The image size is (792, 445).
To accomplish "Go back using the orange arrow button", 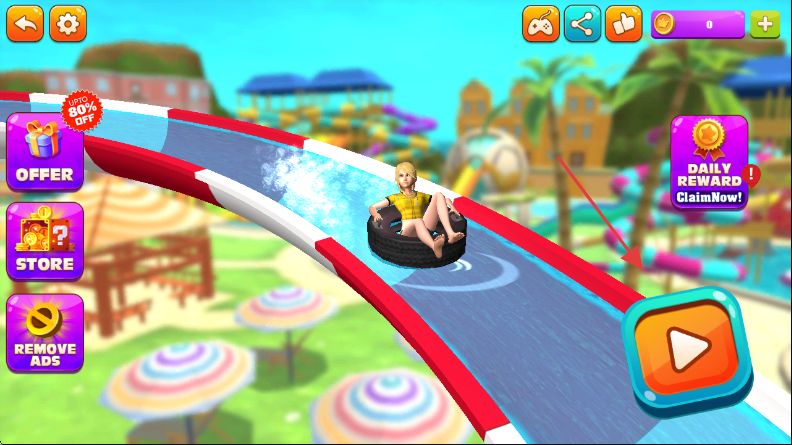I will point(25,23).
